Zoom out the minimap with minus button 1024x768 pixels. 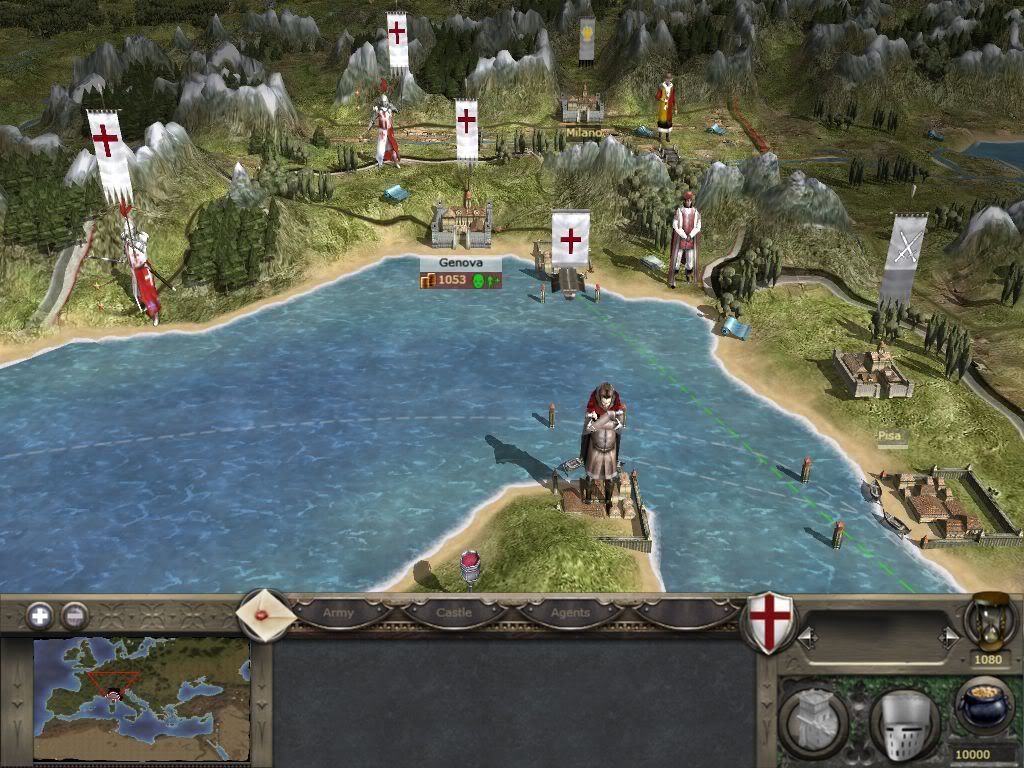[73, 615]
